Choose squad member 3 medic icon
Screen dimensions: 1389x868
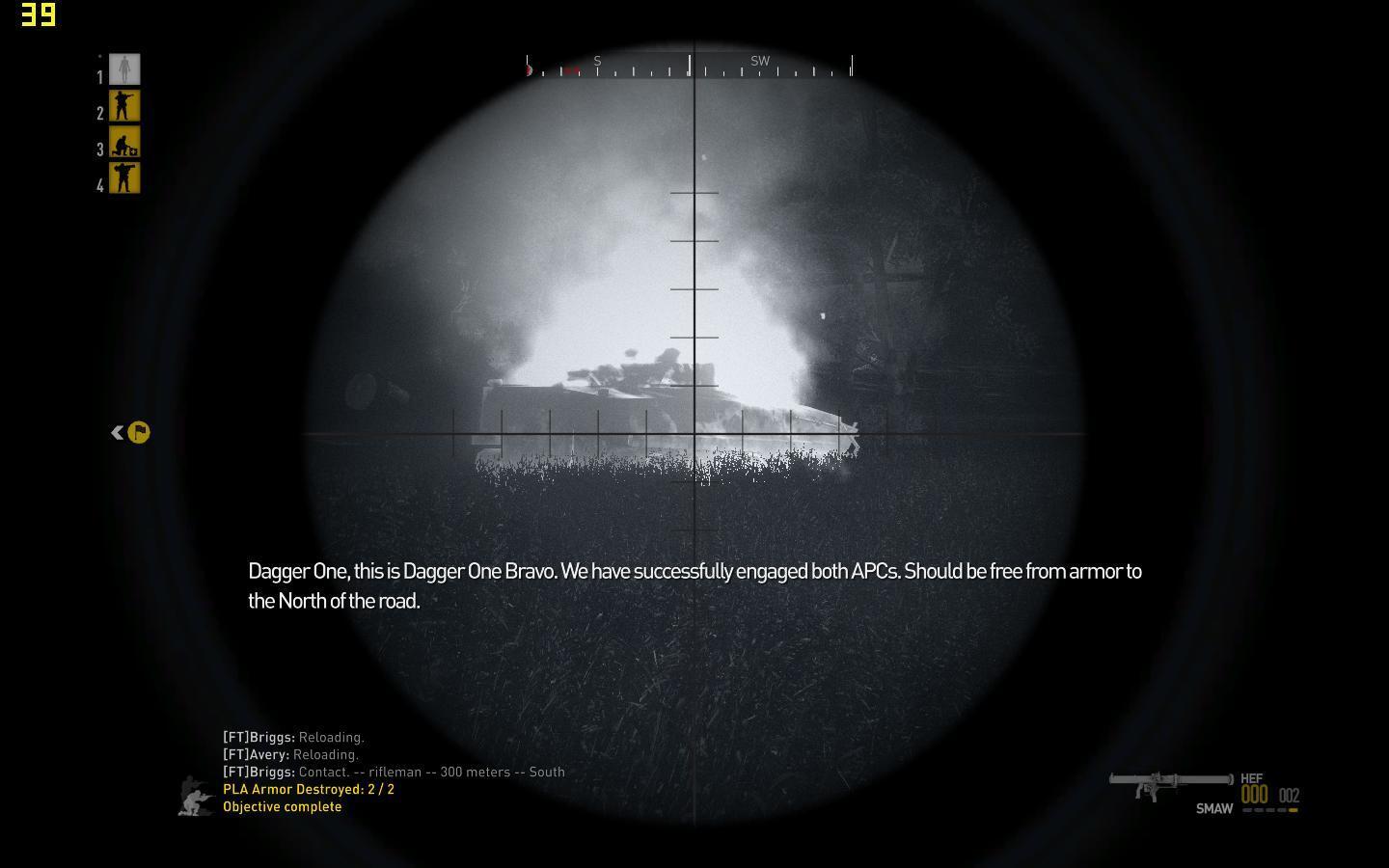tap(124, 143)
